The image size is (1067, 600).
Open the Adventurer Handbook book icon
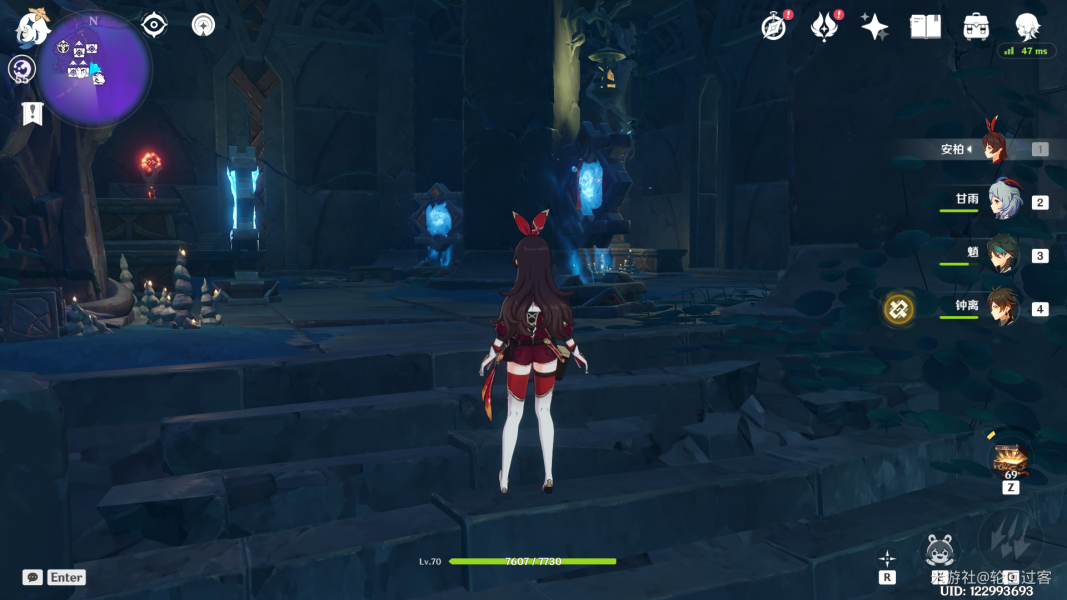point(925,27)
